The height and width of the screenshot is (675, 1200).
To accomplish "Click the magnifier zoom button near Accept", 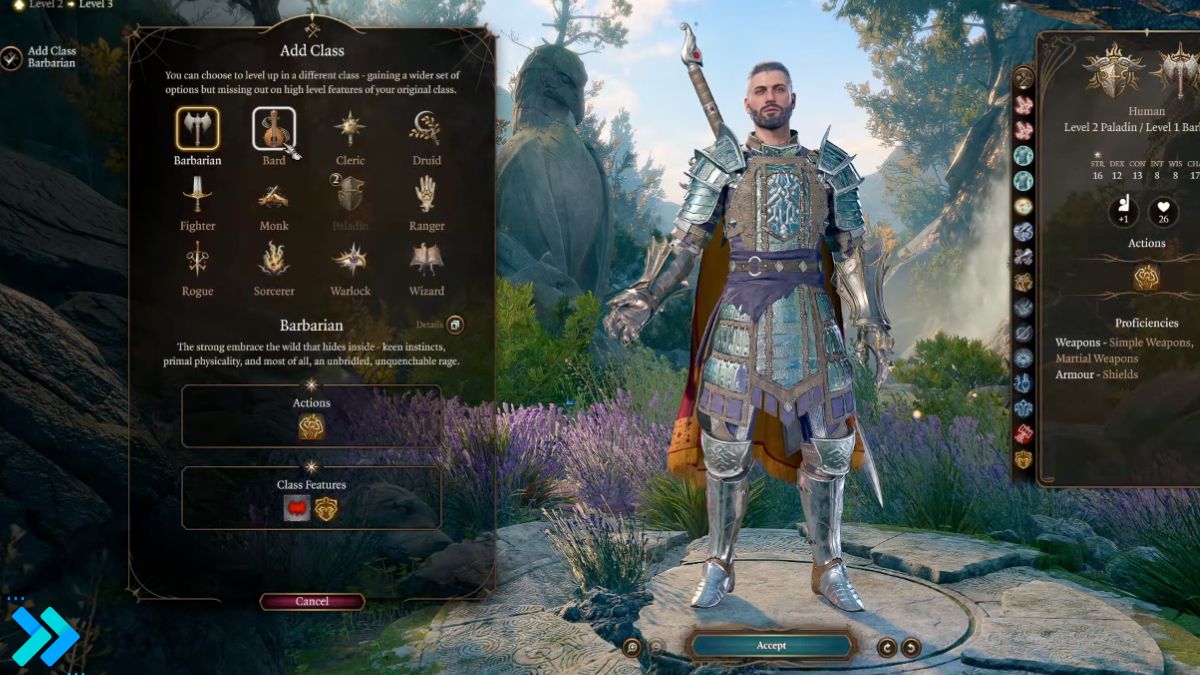I will (631, 647).
